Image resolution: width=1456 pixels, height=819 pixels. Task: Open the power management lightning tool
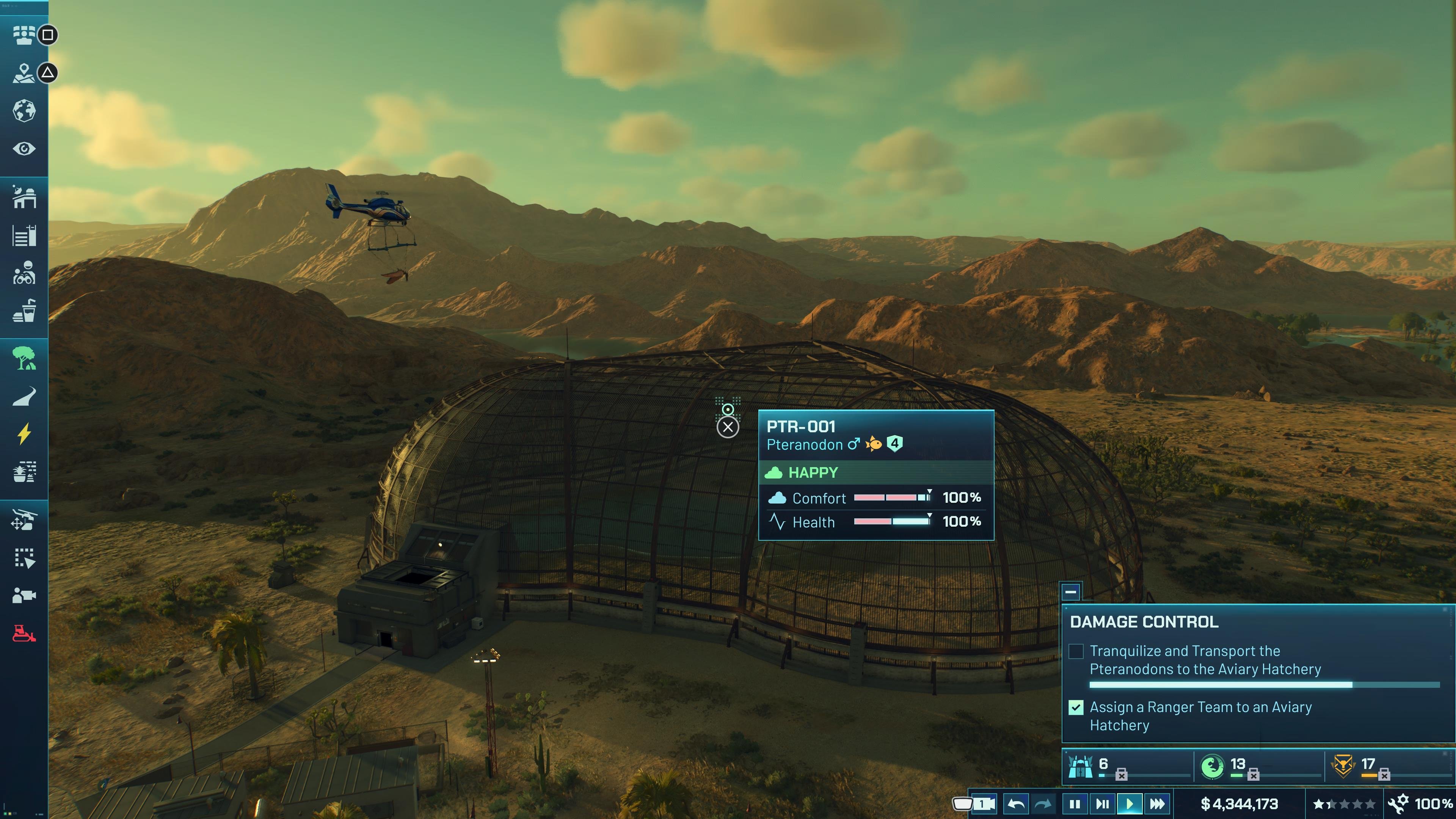point(25,432)
